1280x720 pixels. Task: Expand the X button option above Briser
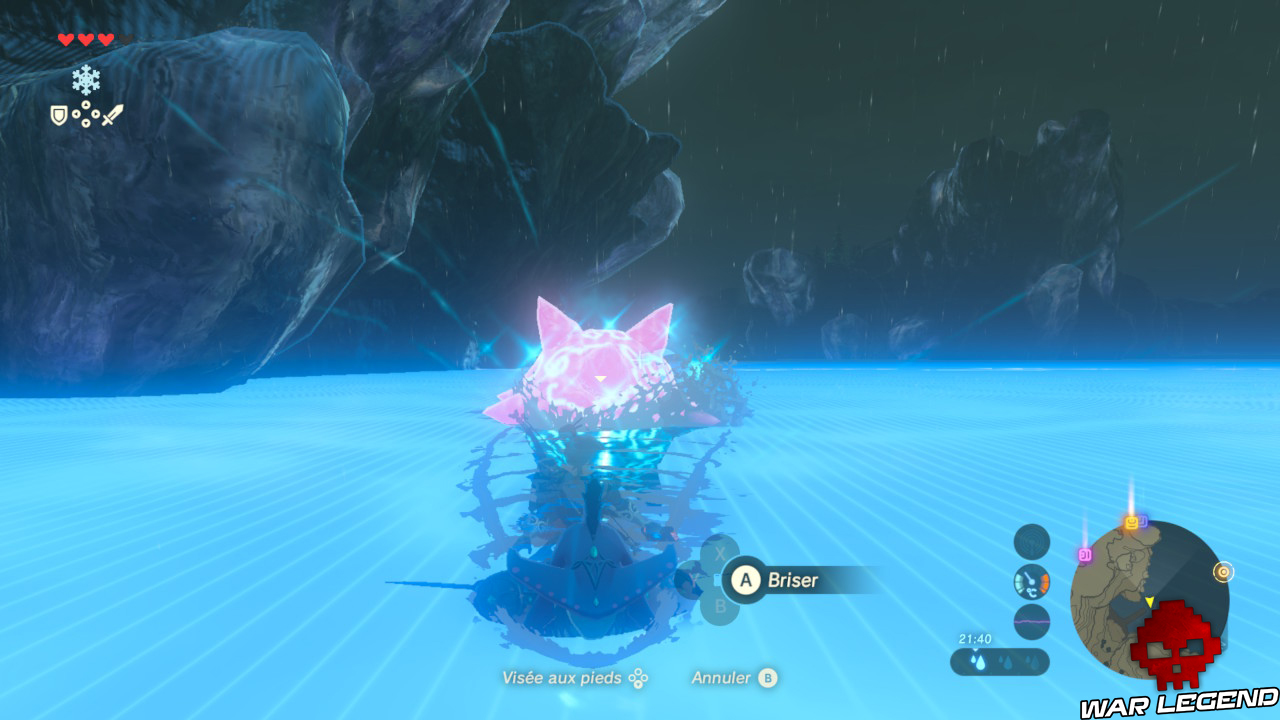coord(720,553)
